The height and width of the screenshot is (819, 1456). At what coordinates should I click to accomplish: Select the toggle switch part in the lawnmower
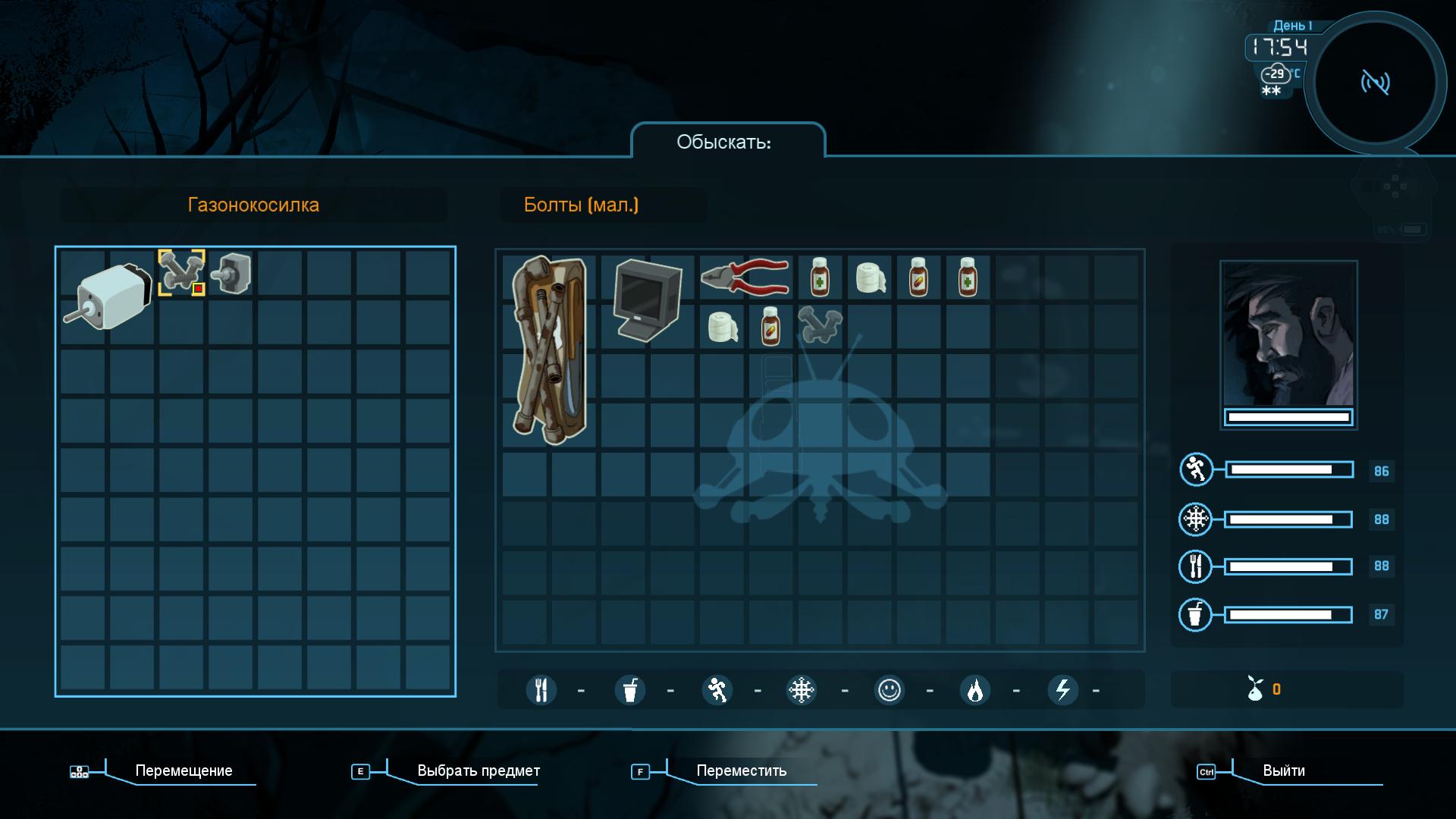(231, 274)
